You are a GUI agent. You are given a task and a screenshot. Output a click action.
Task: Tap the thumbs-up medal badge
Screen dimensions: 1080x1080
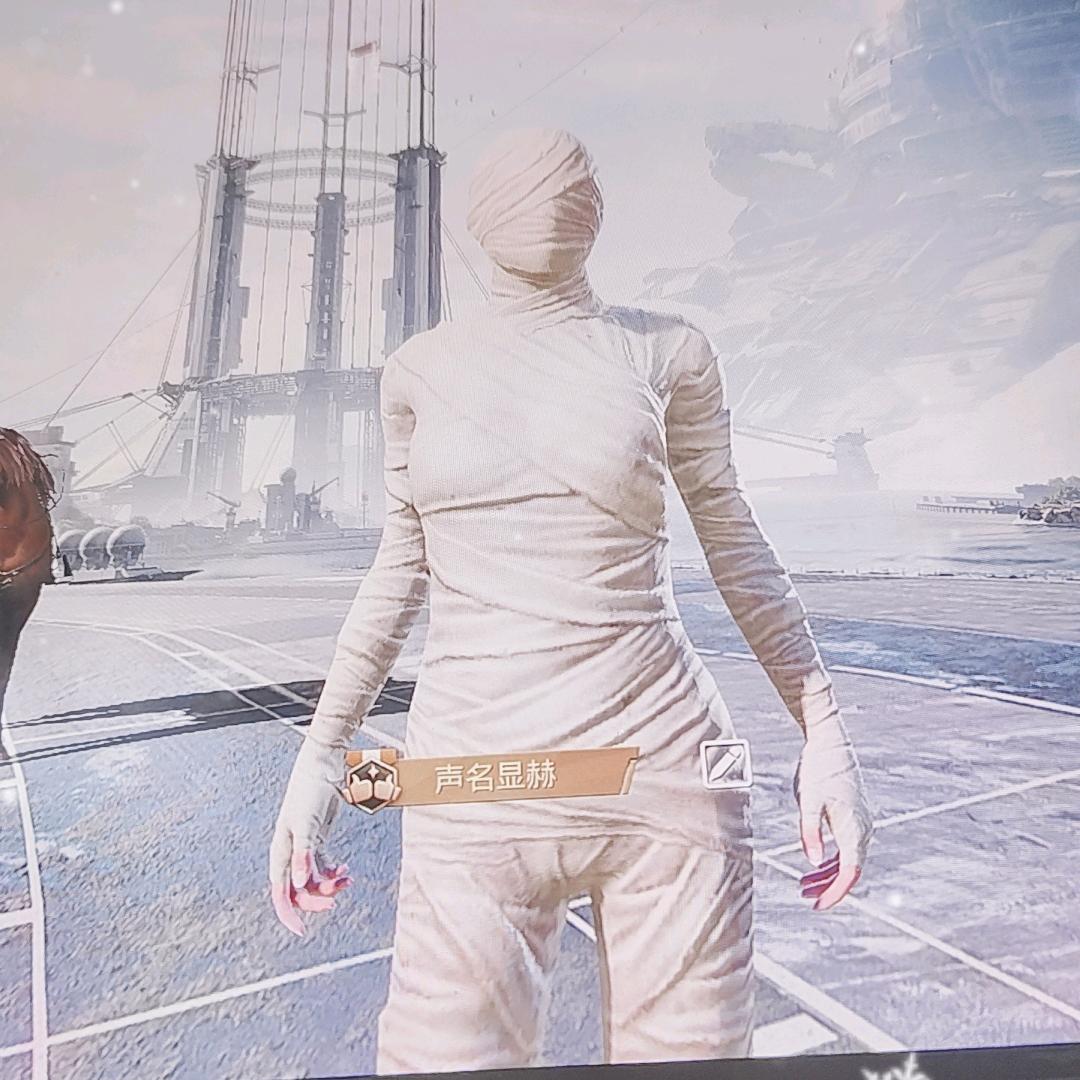[x=371, y=782]
